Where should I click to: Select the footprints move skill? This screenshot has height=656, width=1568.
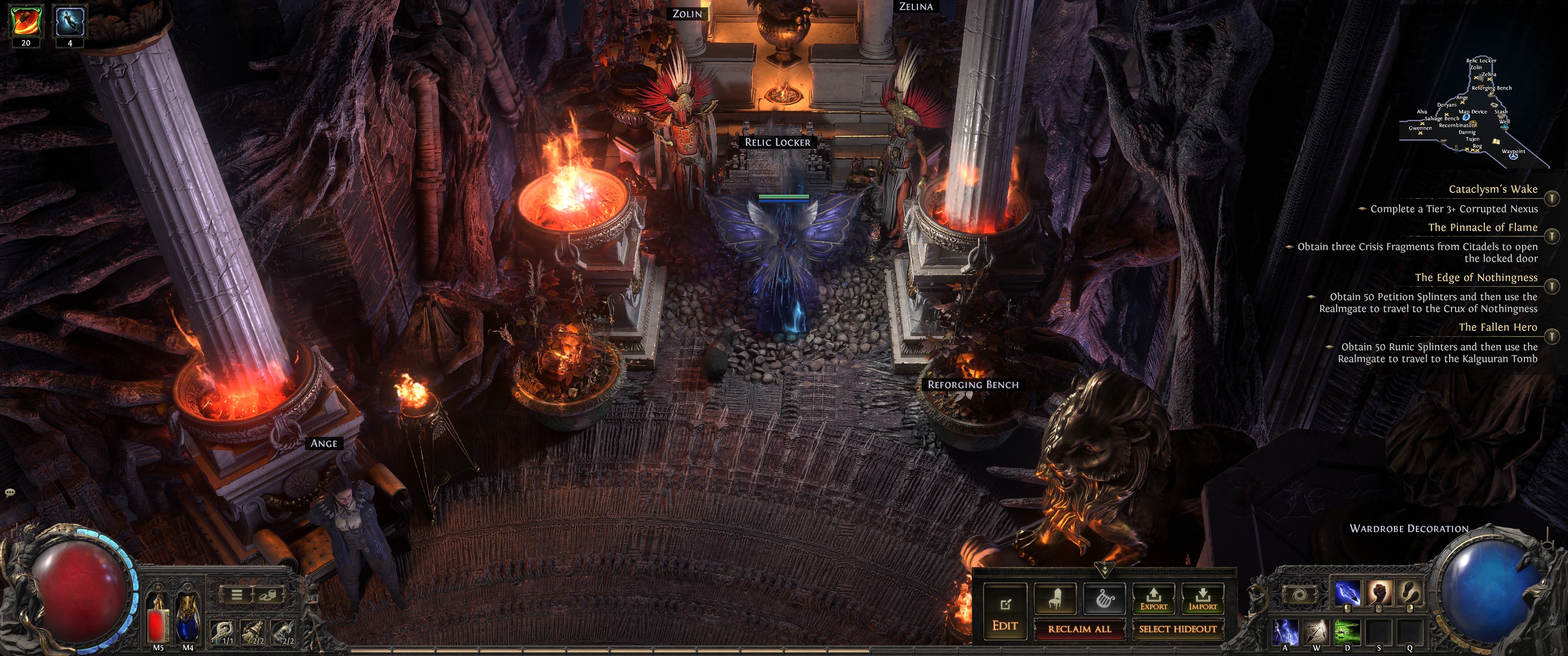1410,593
